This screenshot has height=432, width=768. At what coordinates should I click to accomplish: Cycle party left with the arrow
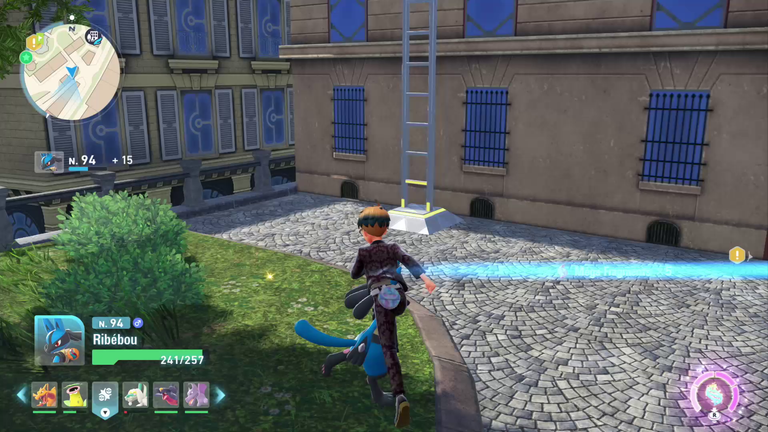tap(21, 396)
